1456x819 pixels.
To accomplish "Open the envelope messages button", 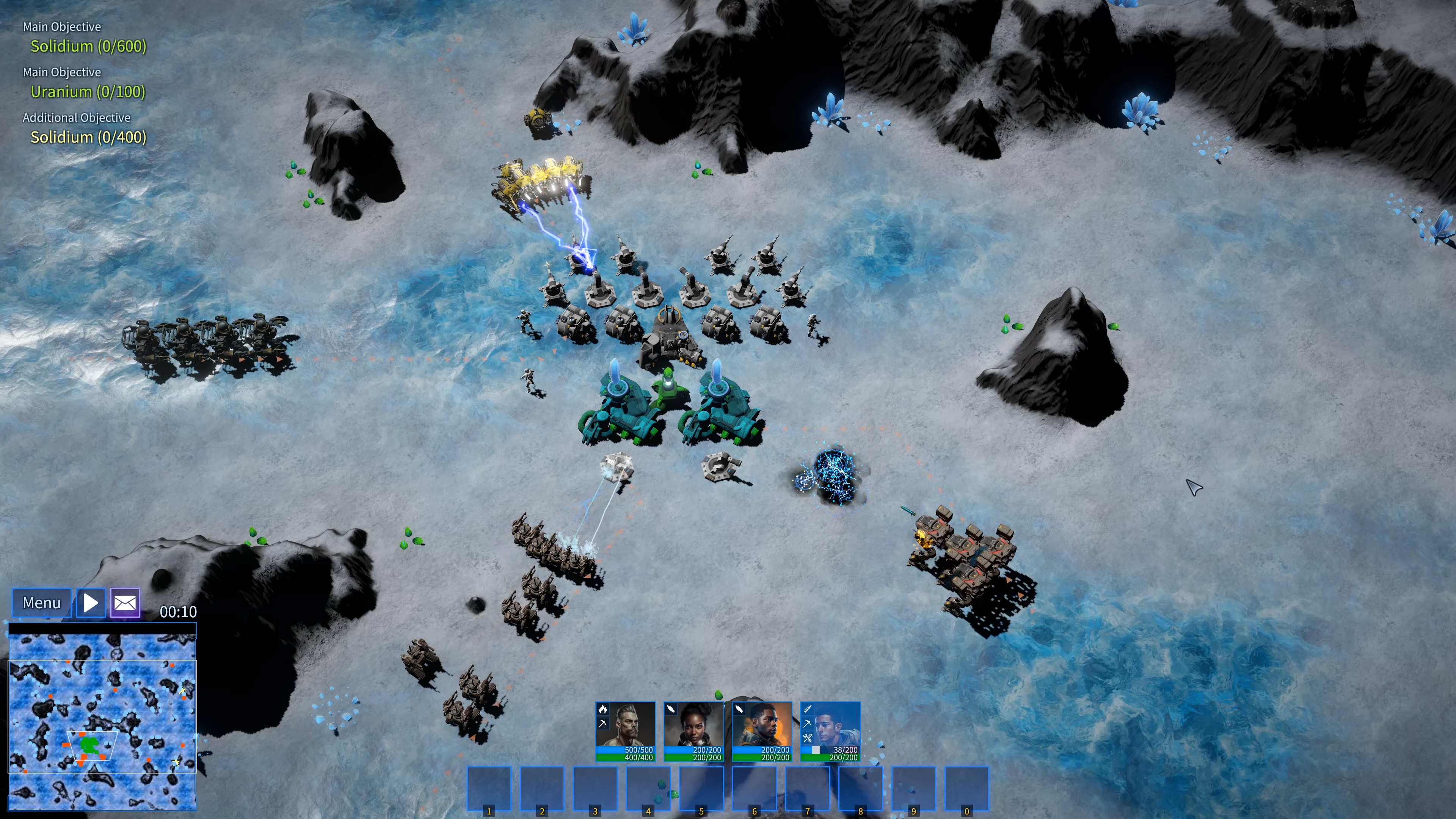I will (x=125, y=602).
